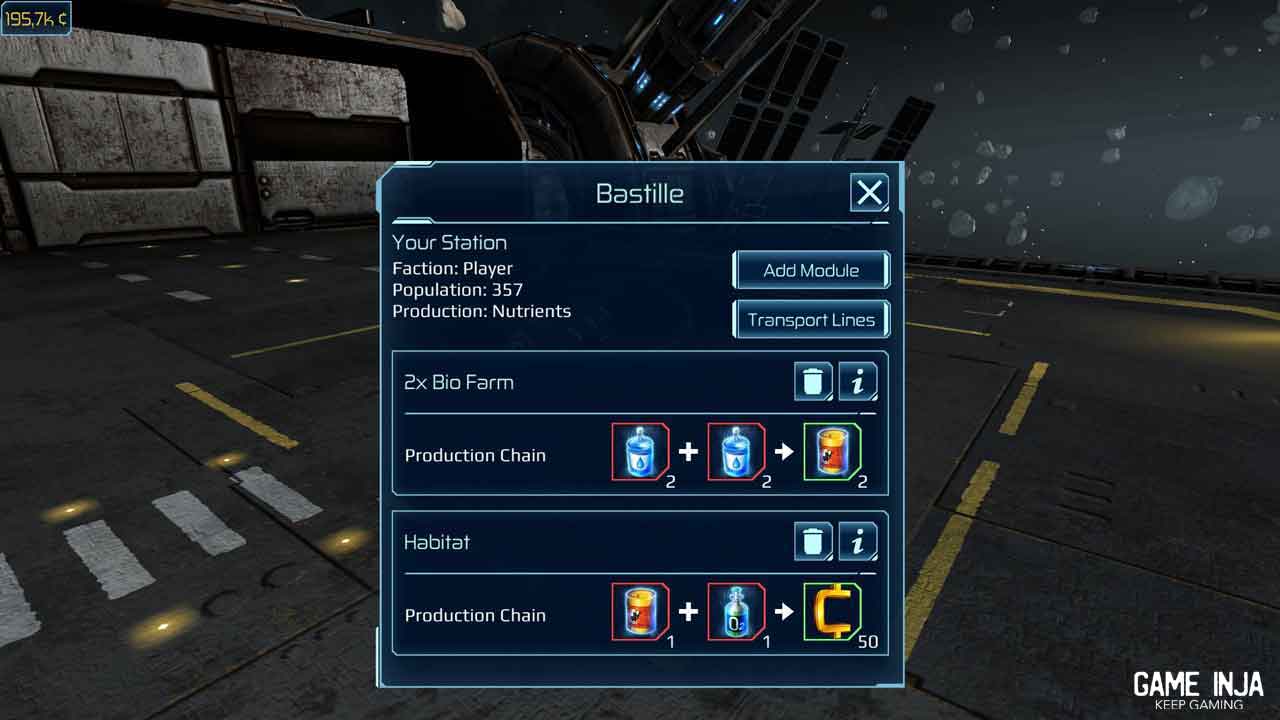
Task: Select the Bio Farm nutrients output icon
Action: point(832,453)
